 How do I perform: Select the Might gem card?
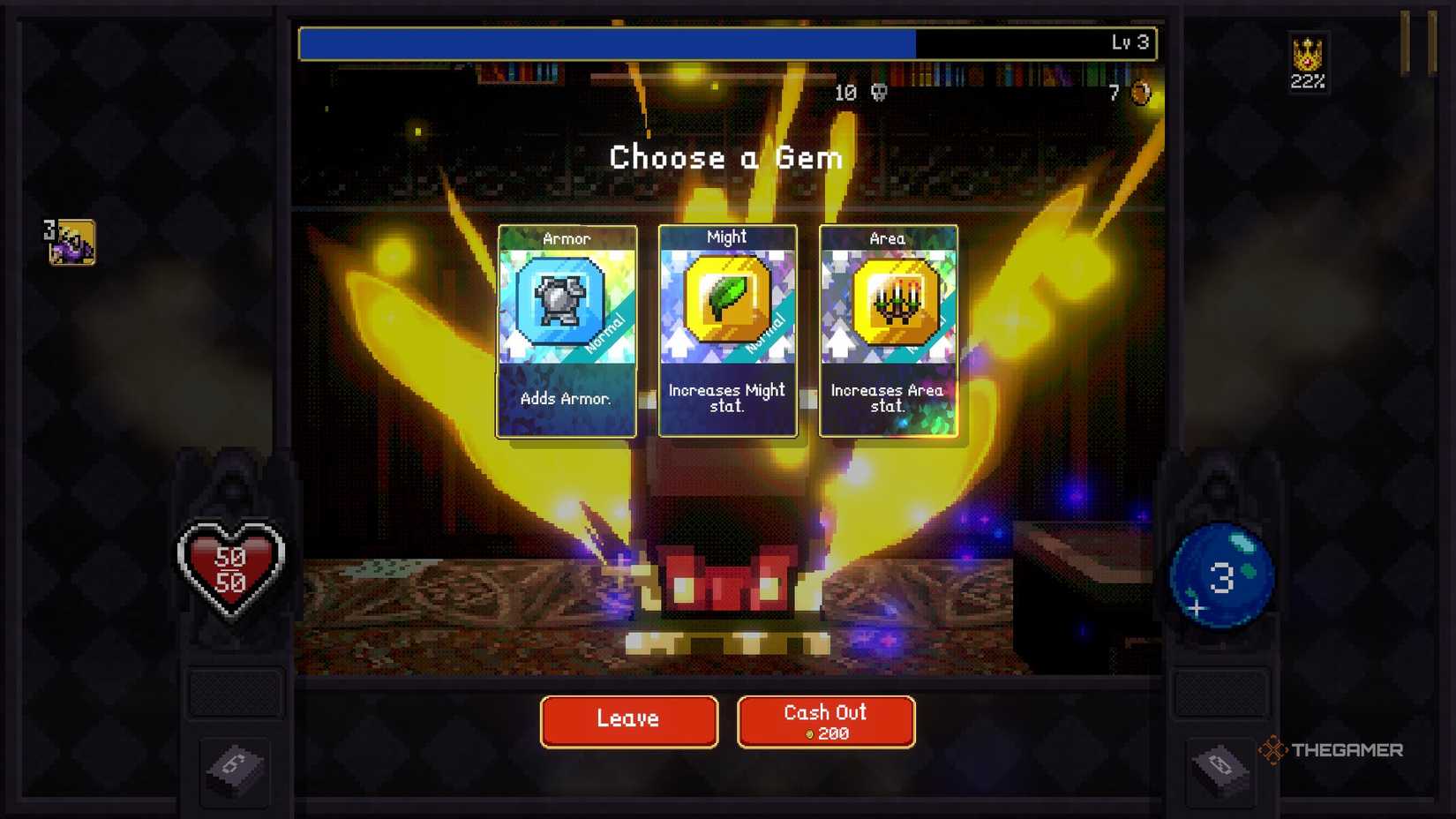[726, 331]
